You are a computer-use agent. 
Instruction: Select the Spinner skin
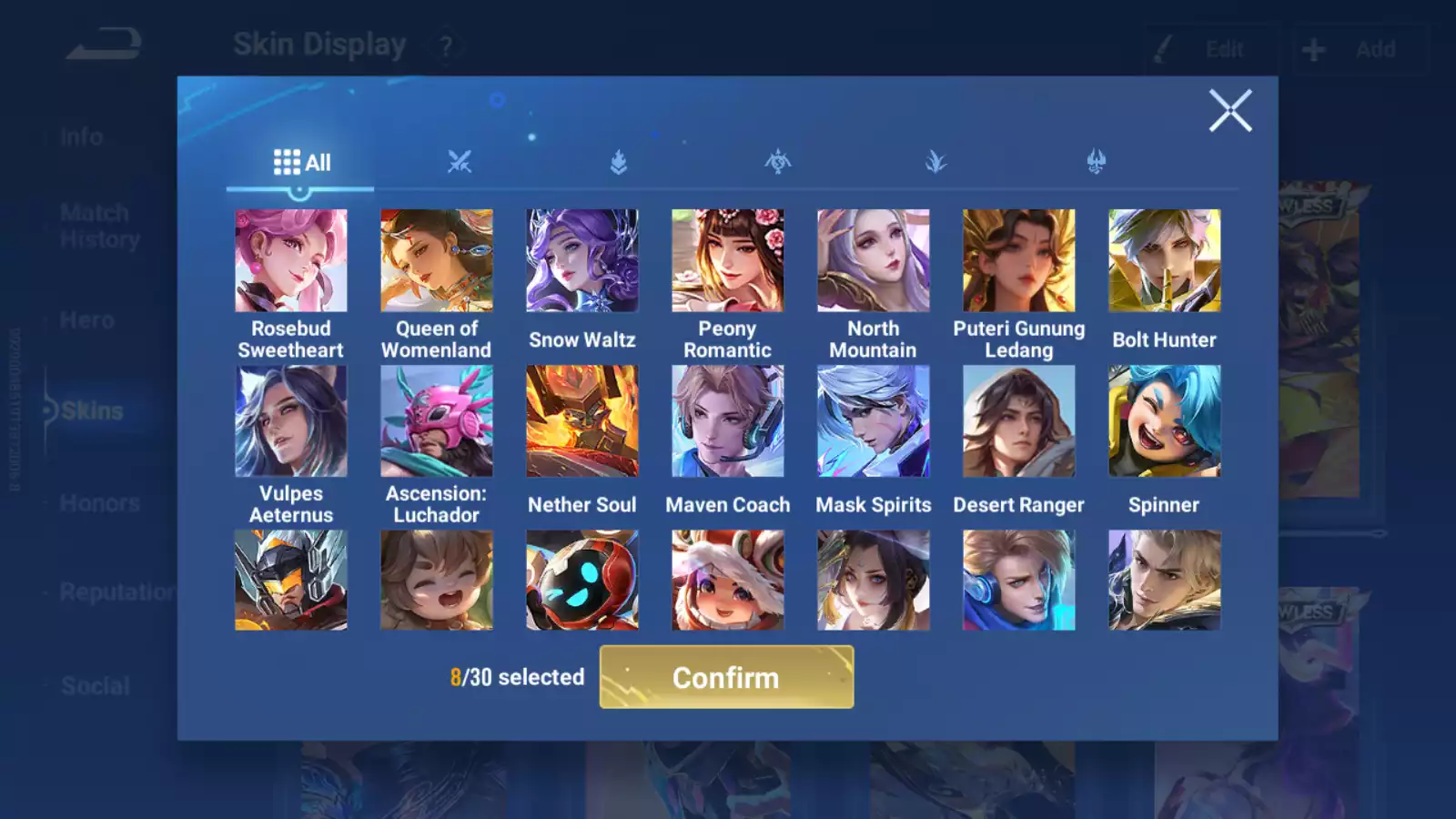1164,421
